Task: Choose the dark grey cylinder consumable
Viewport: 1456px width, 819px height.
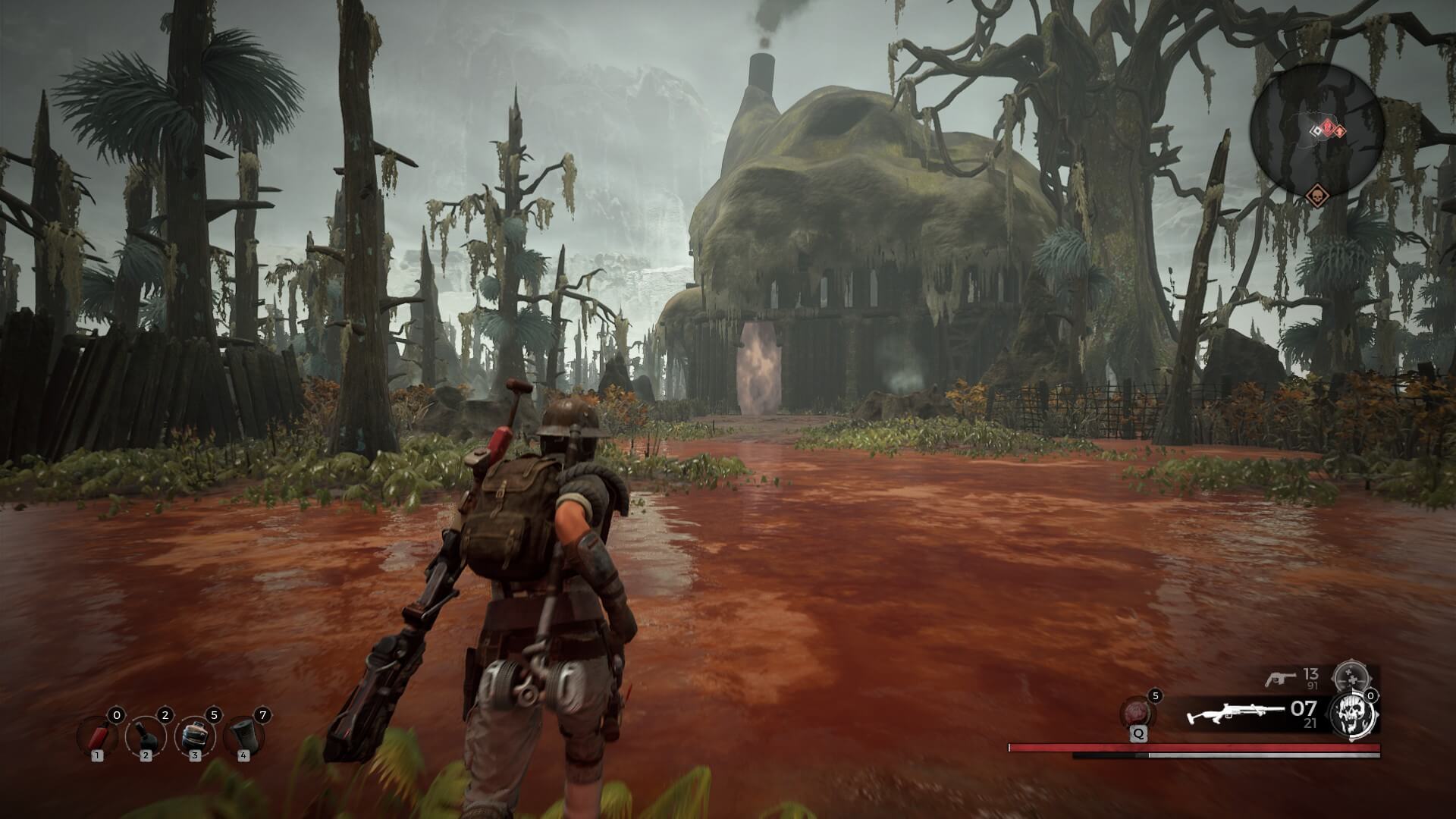Action: [243, 736]
